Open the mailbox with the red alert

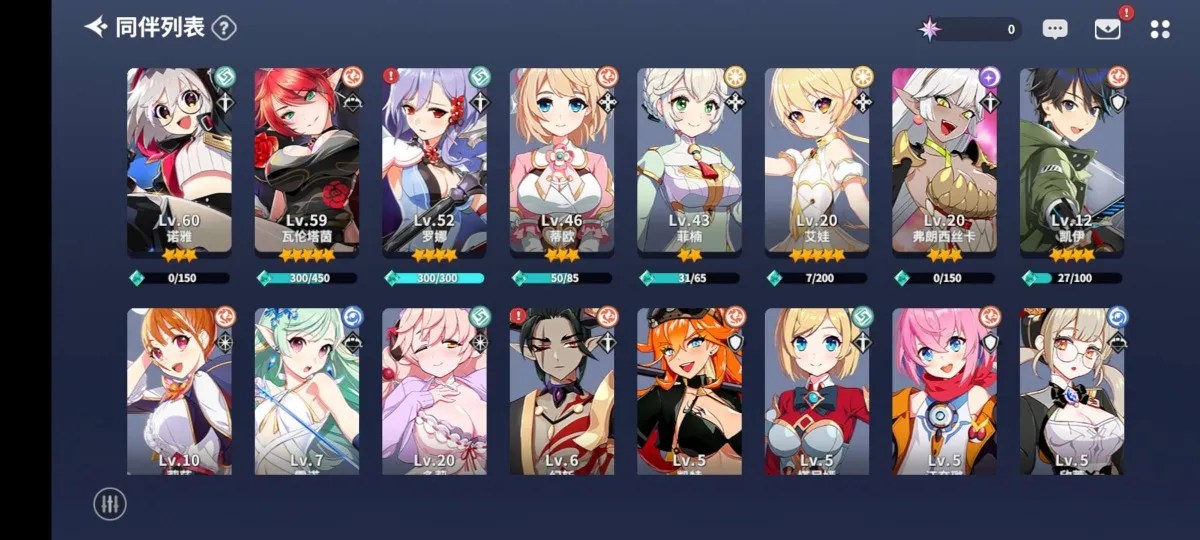point(1107,29)
